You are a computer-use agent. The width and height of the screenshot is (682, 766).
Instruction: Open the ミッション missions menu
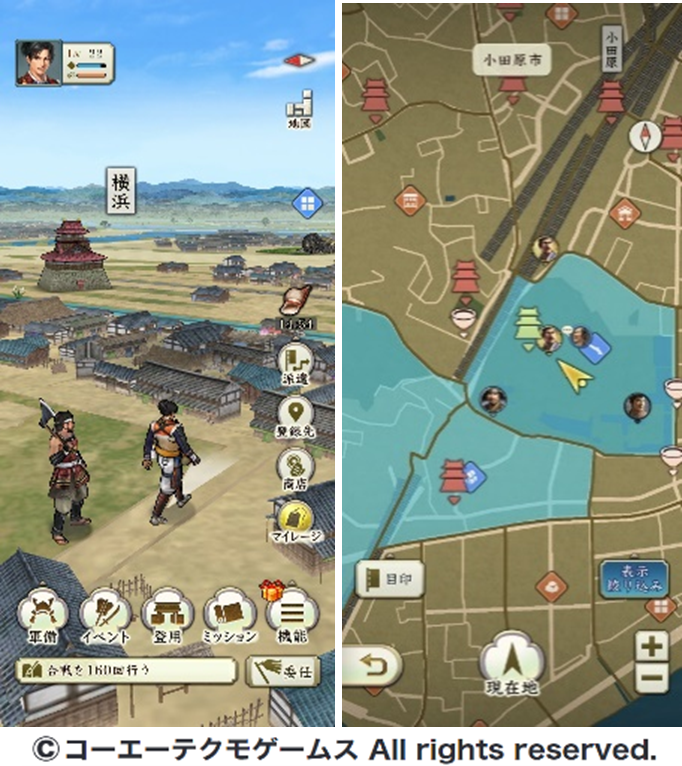tap(229, 617)
